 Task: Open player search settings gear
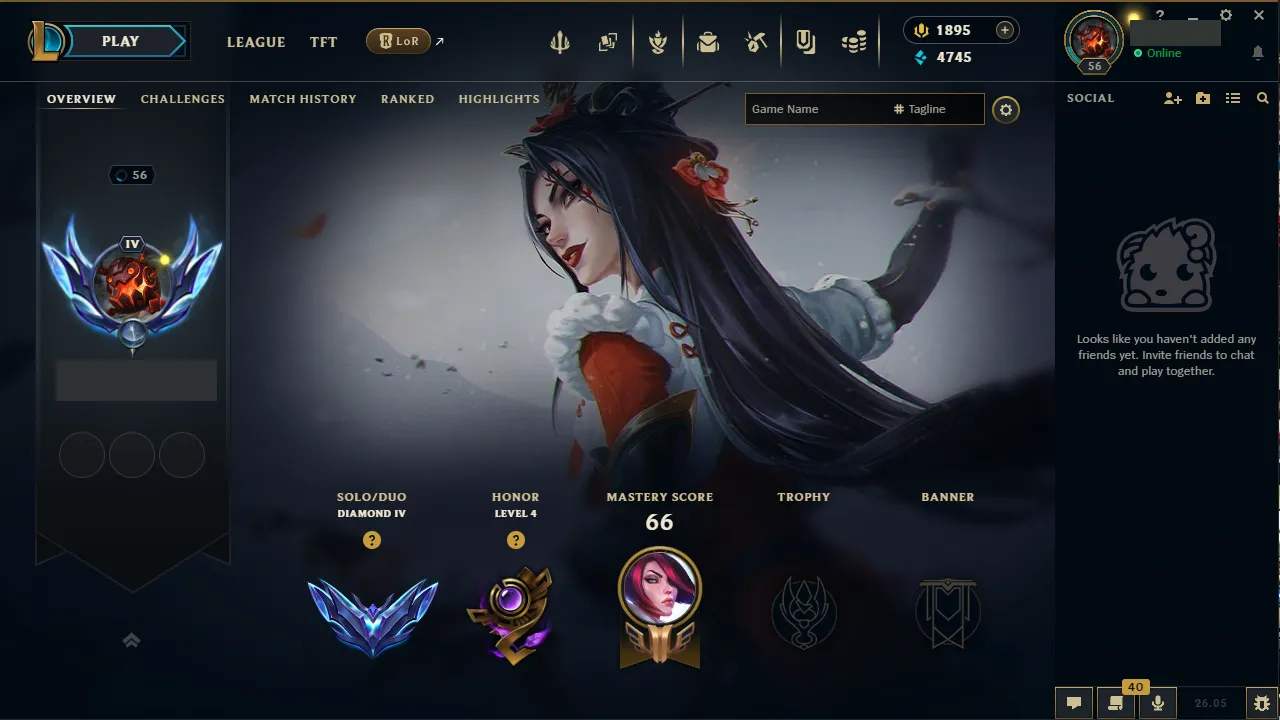pos(1006,110)
